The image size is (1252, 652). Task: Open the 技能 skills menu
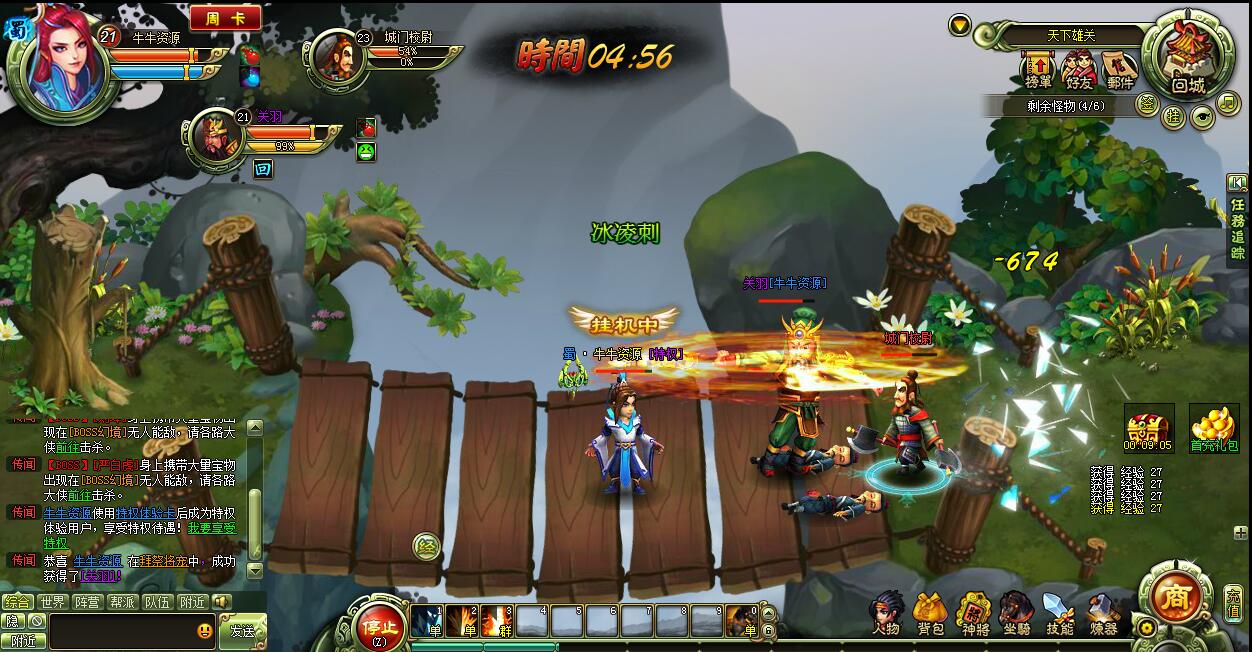[1059, 612]
